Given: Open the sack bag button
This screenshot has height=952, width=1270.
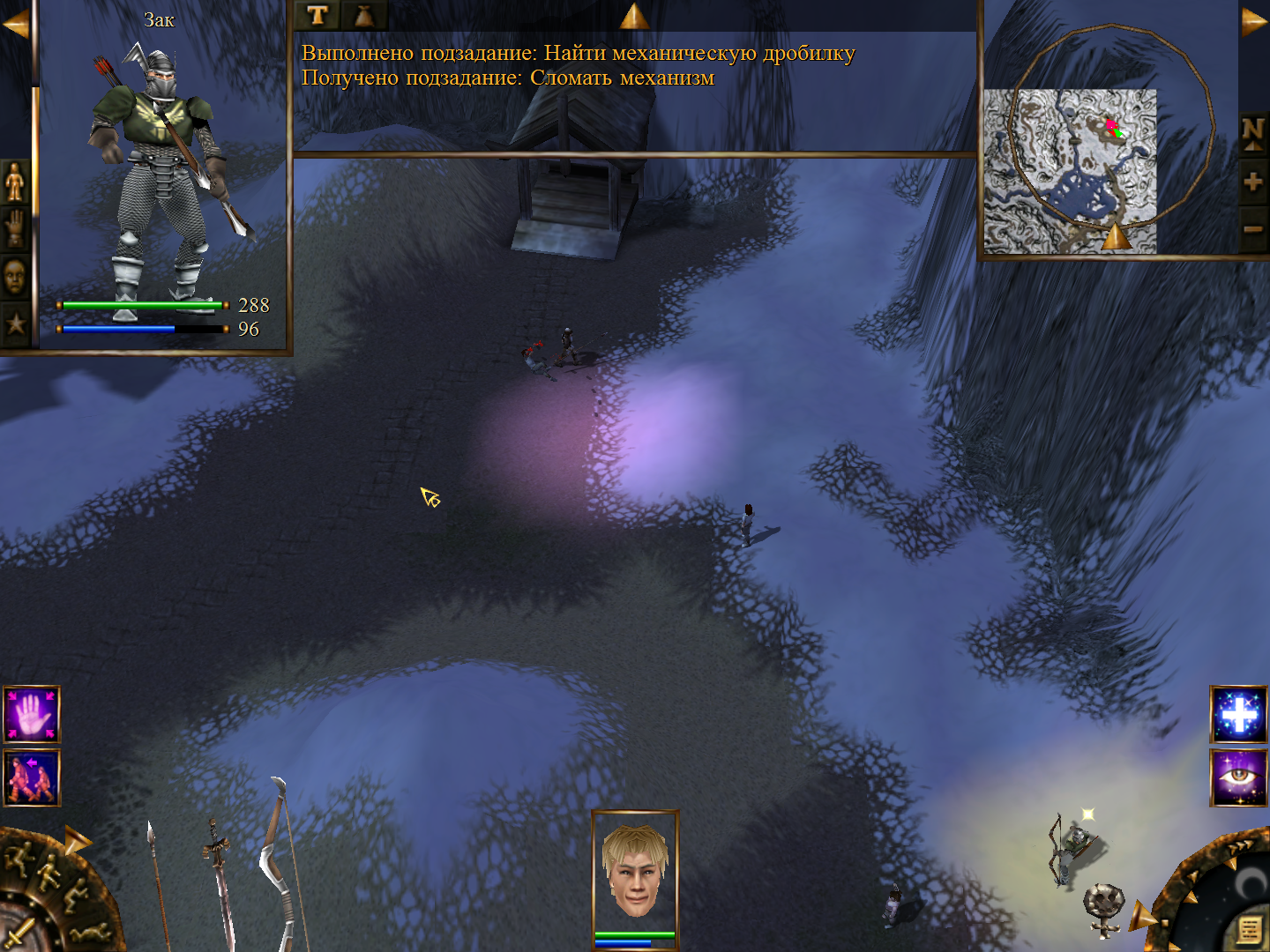Looking at the screenshot, I should coord(363,15).
